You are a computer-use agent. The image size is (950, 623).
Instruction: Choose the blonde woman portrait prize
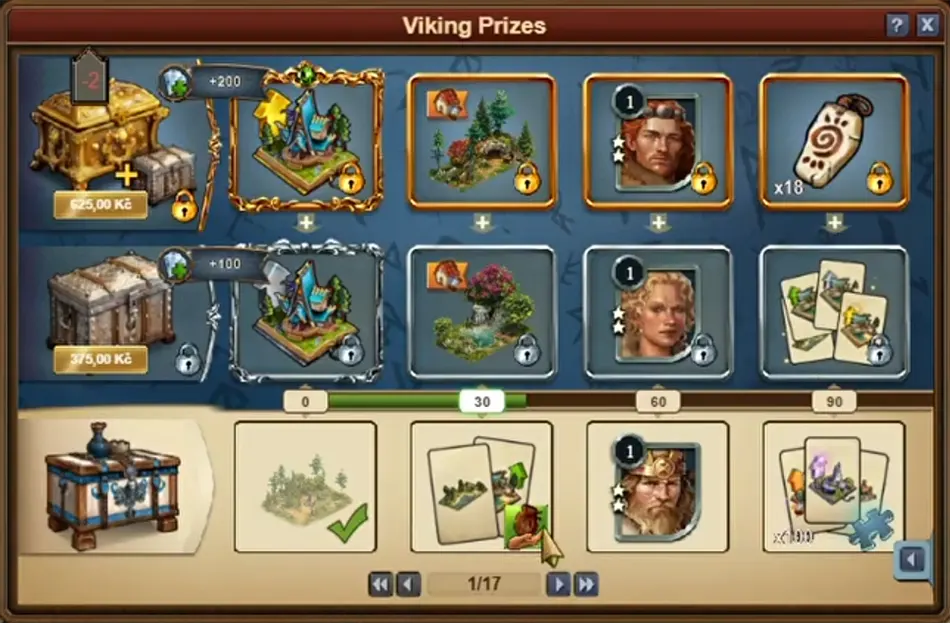658,313
